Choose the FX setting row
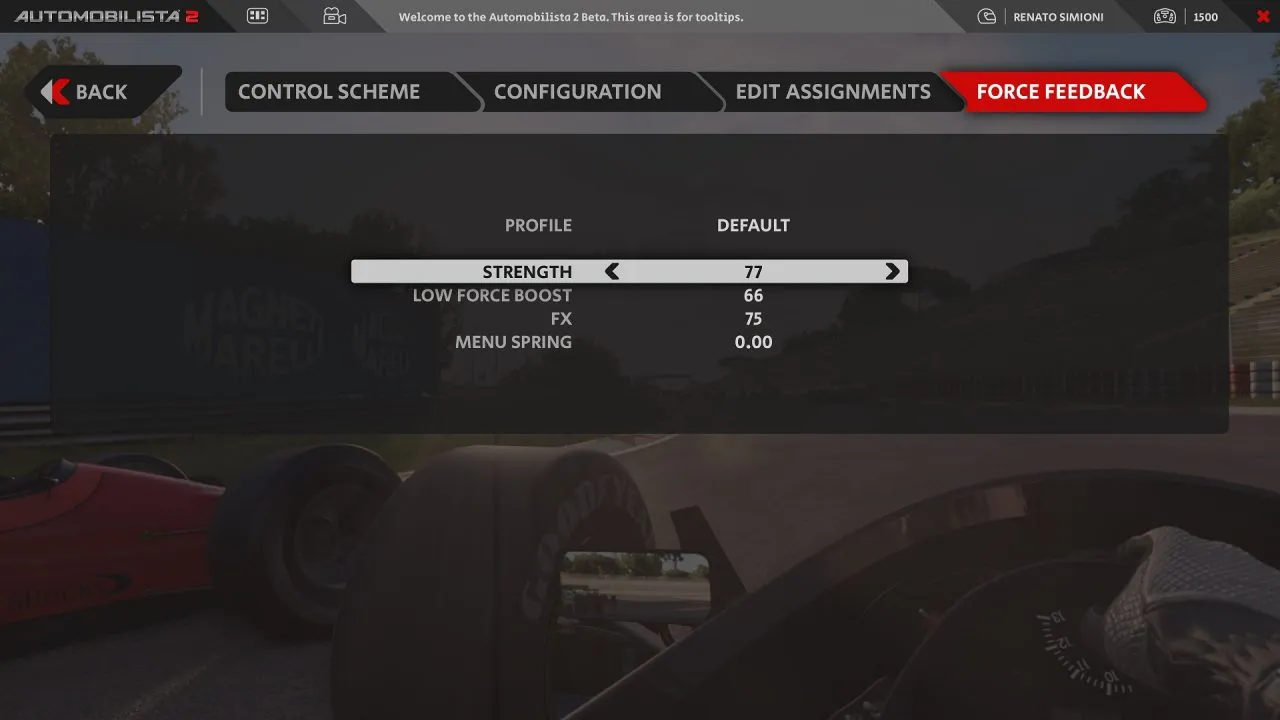This screenshot has width=1280, height=720. tap(630, 319)
